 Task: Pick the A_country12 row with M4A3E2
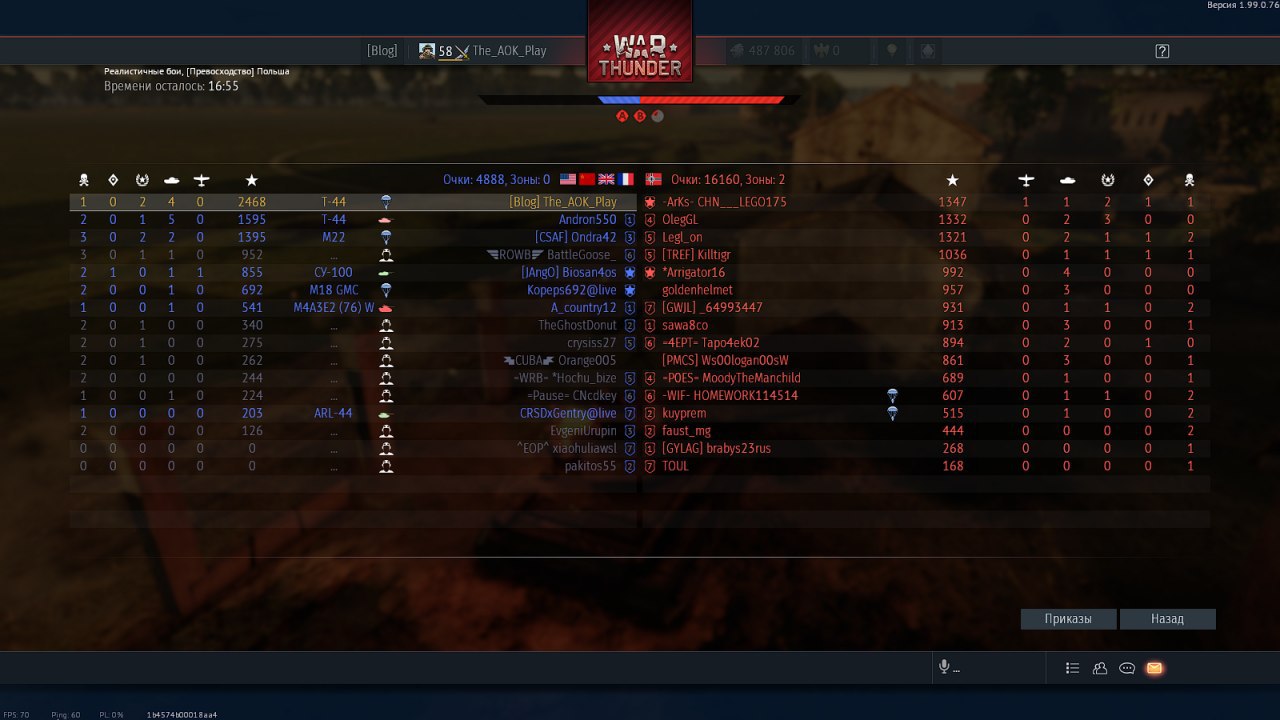point(583,308)
